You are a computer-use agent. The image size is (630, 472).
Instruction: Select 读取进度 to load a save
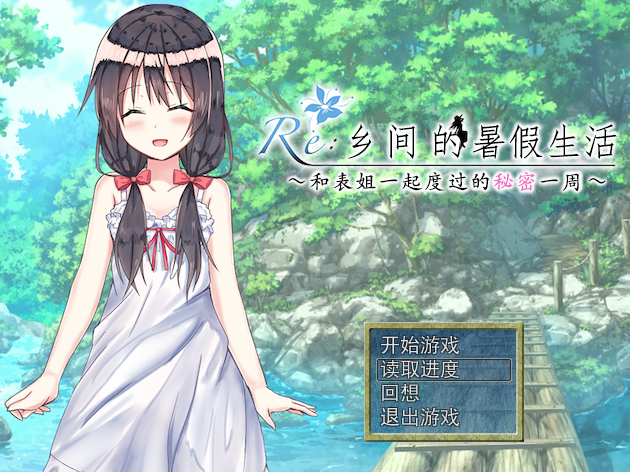[420, 369]
